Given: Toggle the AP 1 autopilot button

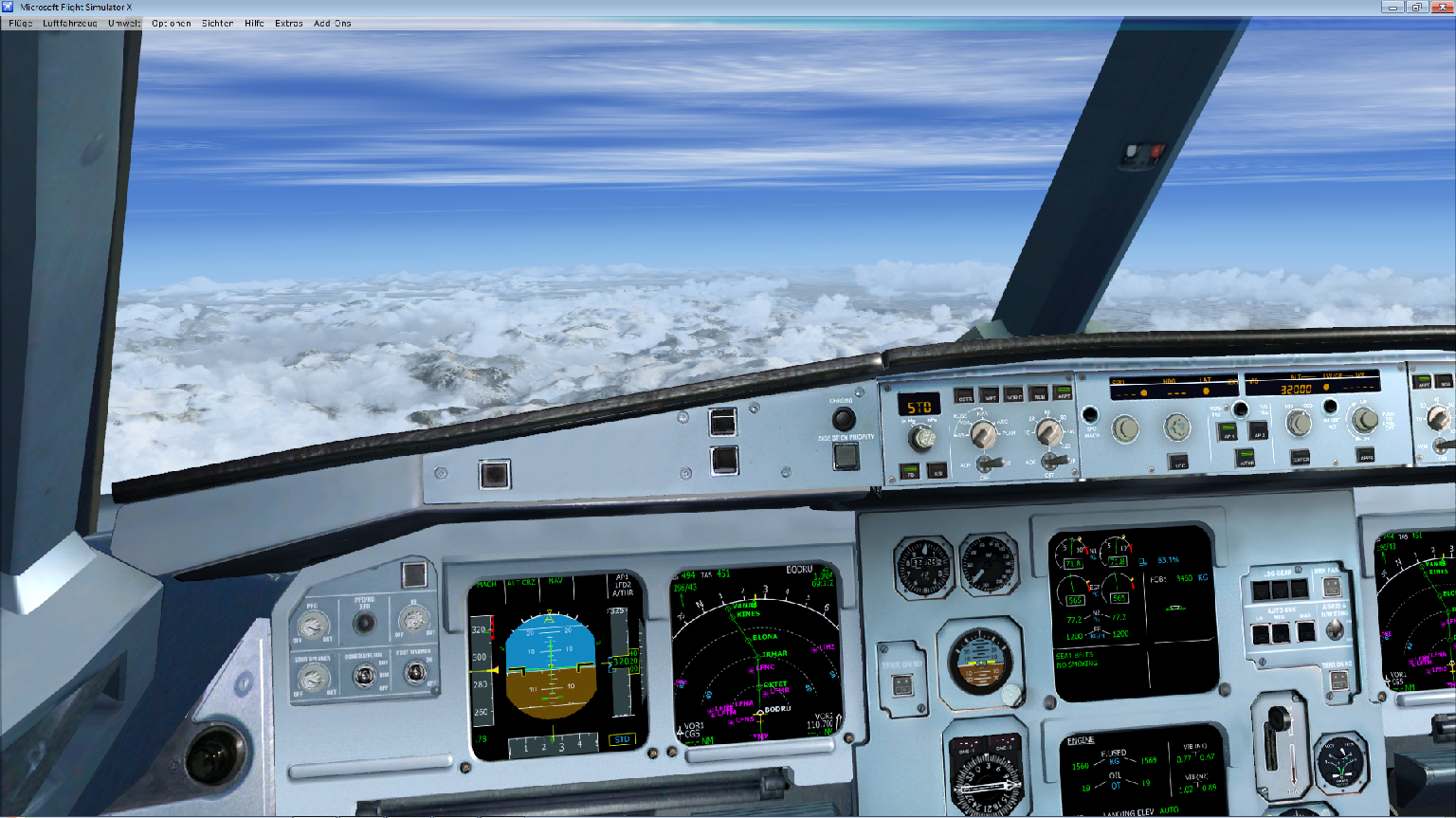Looking at the screenshot, I should tap(1228, 432).
